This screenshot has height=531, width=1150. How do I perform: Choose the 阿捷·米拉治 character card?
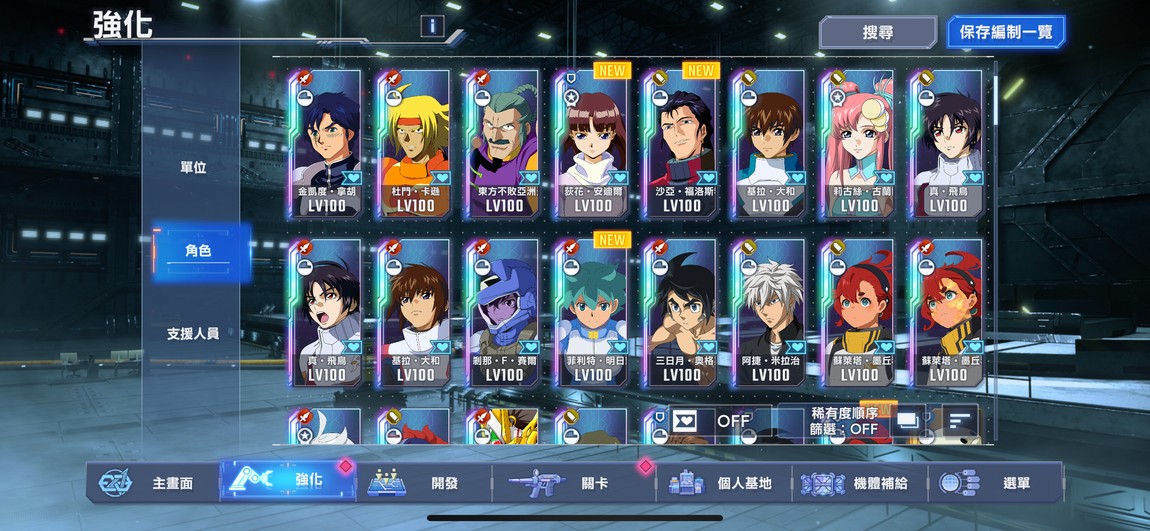770,312
